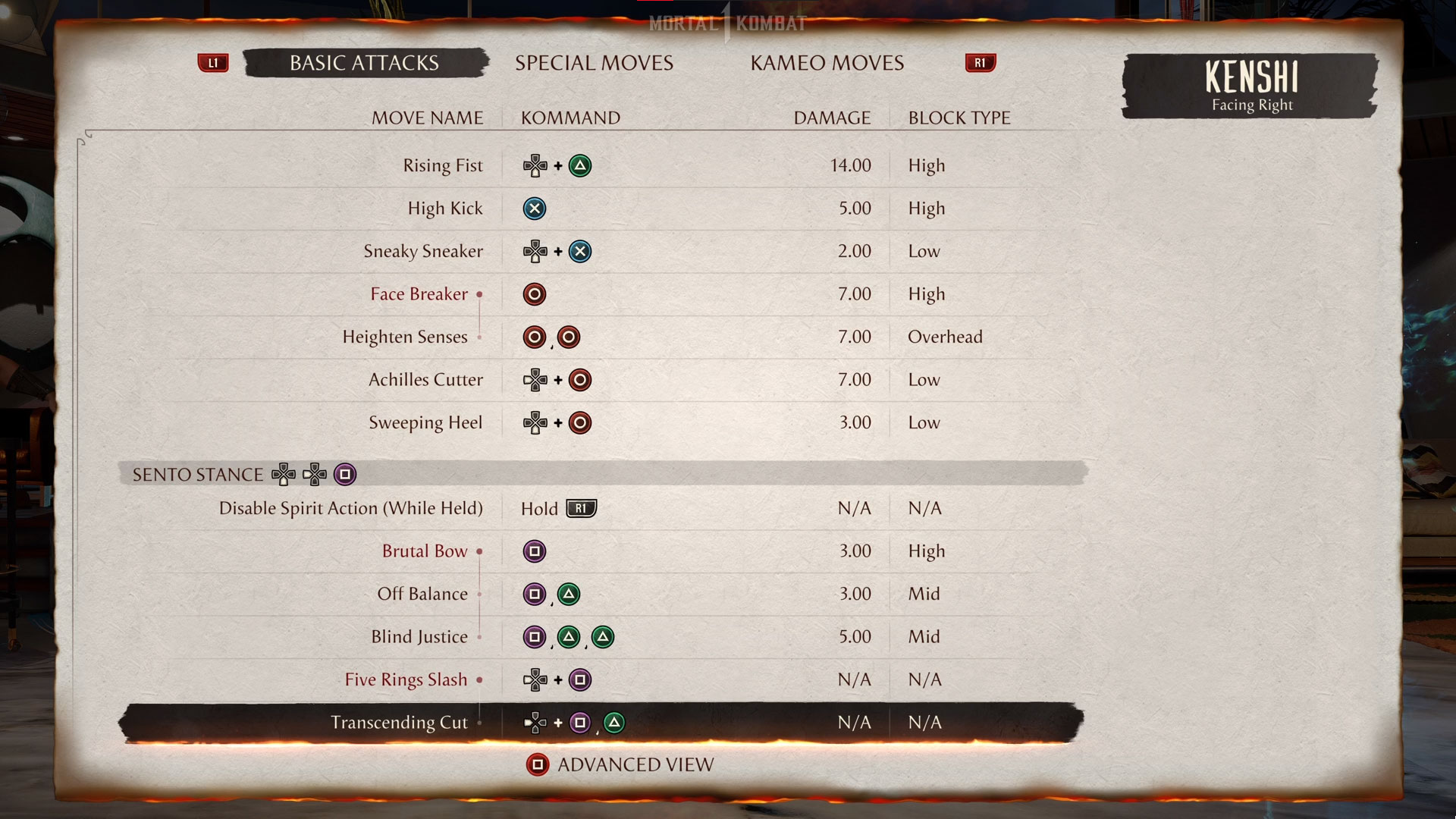This screenshot has height=819, width=1456.
Task: Click the R1 shoulder button indicator
Action: click(979, 63)
